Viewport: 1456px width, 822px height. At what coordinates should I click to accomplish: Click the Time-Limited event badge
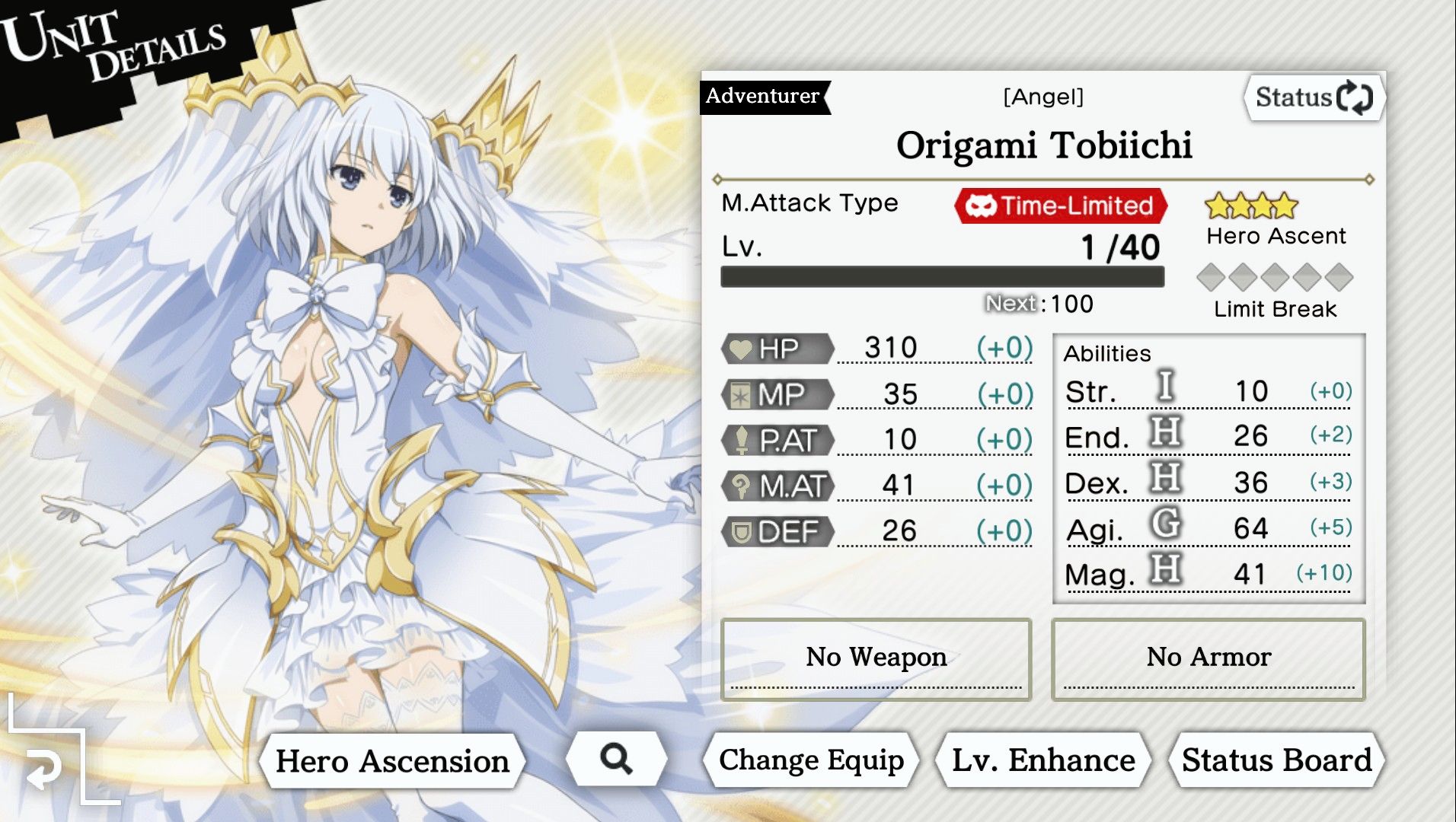1058,205
